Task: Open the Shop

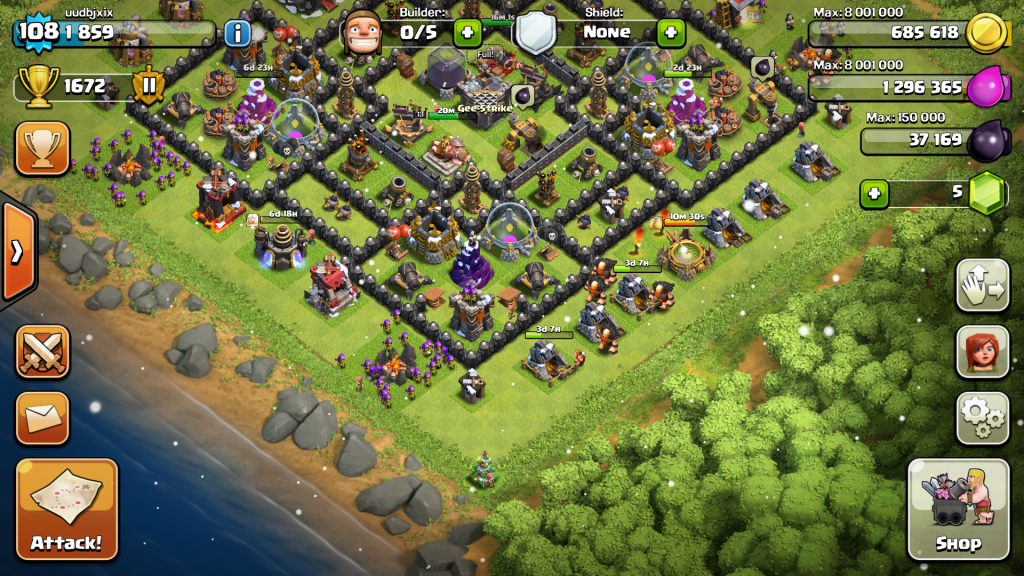Action: (957, 509)
